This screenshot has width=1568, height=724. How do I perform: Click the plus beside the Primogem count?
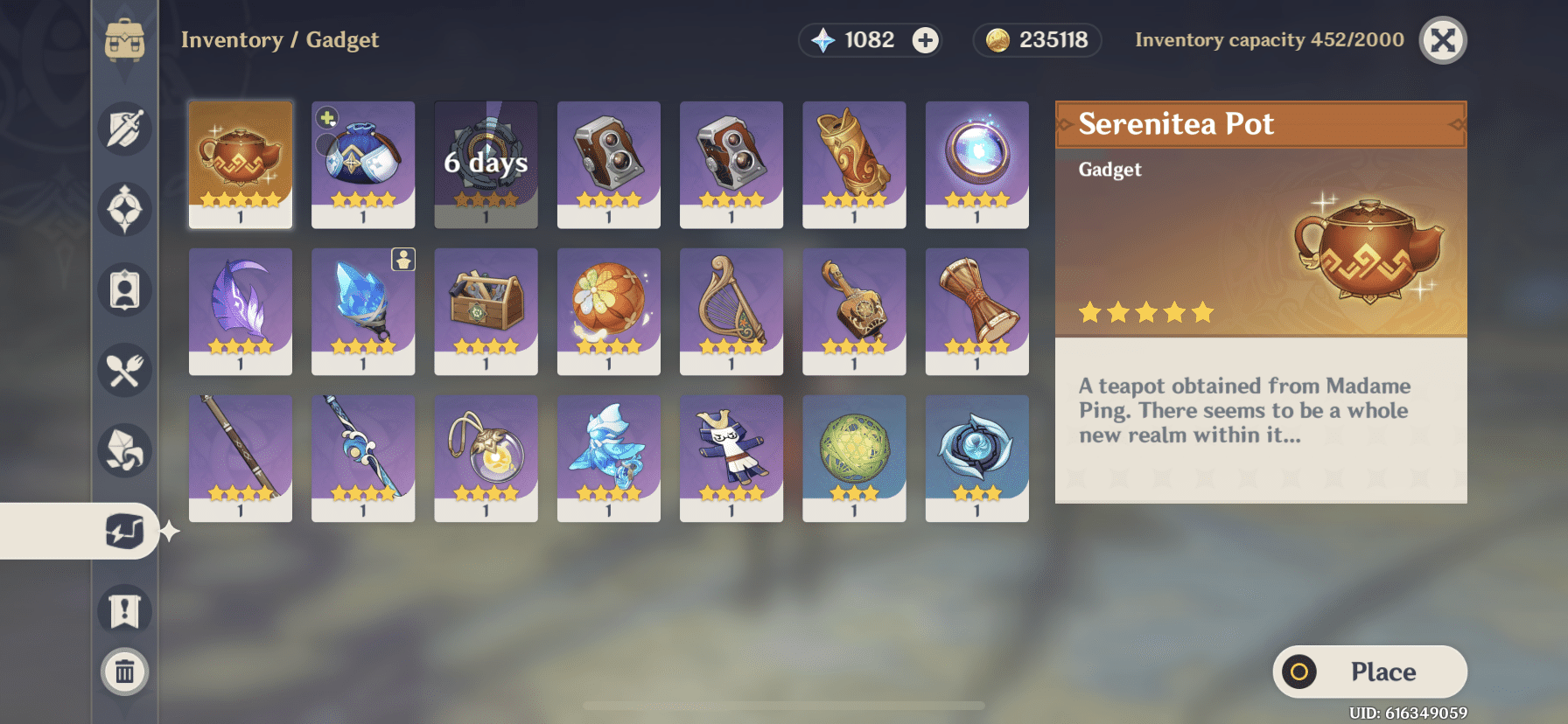[926, 40]
